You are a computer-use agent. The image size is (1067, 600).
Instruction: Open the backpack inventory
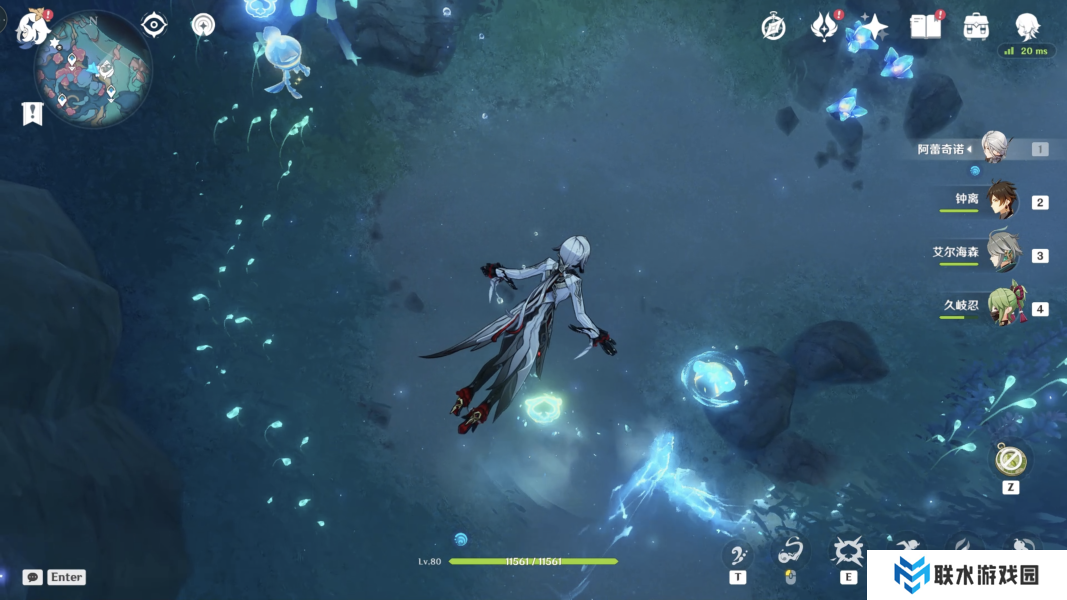(x=977, y=27)
